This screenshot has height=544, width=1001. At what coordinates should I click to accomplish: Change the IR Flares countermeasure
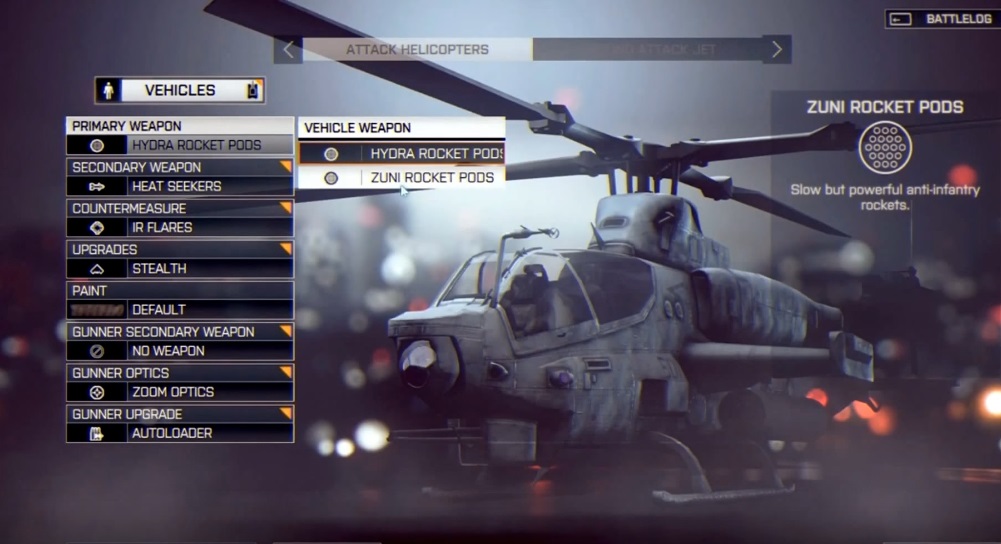click(180, 227)
